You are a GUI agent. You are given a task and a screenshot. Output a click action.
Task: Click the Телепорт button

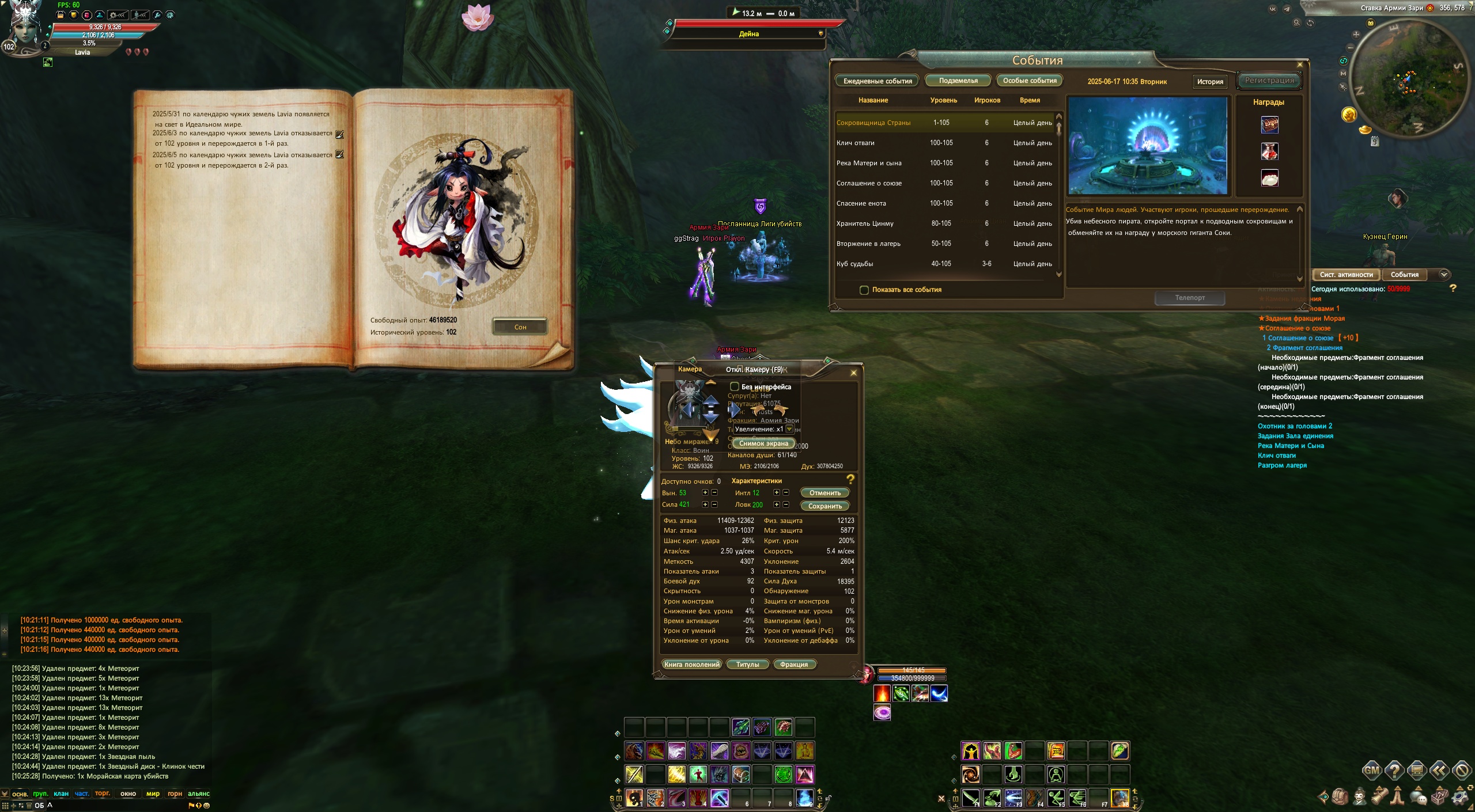[1190, 298]
